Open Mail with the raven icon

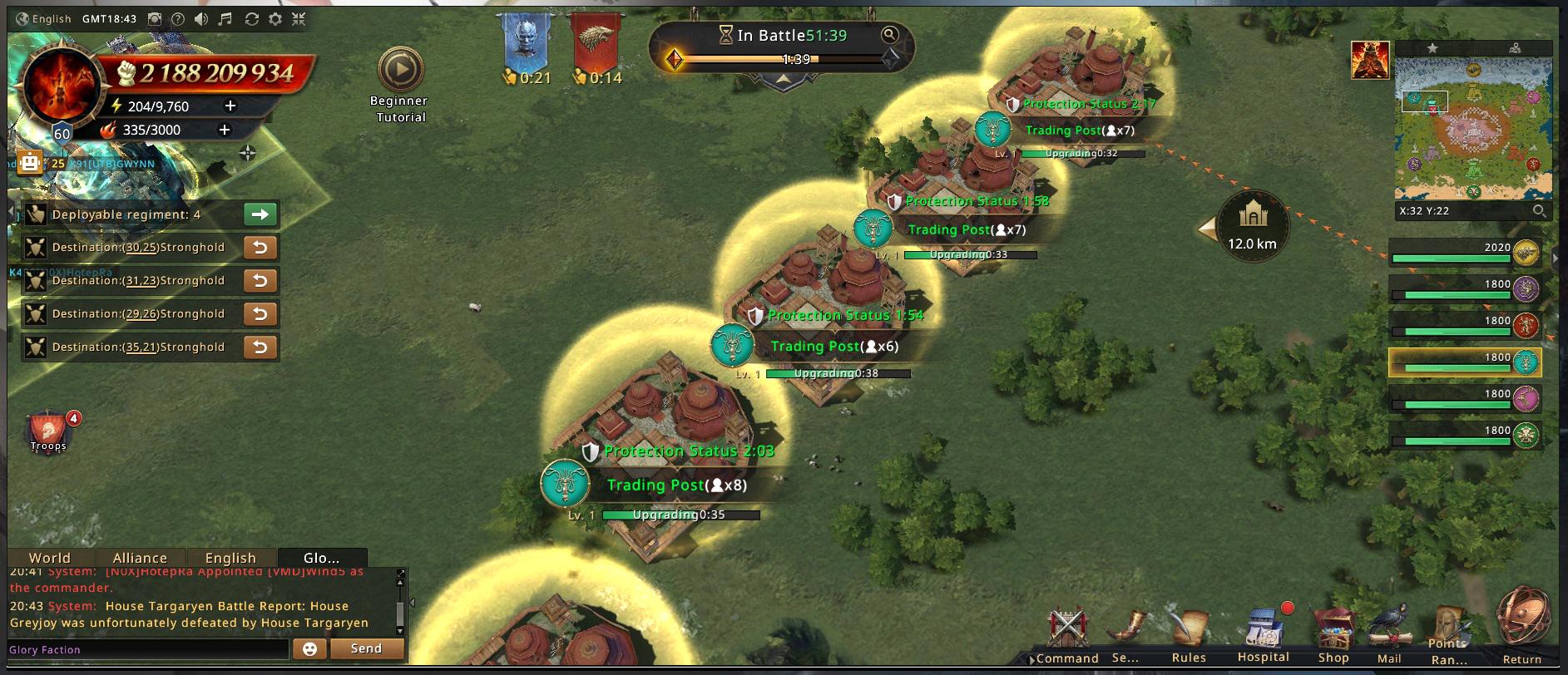(x=1389, y=635)
